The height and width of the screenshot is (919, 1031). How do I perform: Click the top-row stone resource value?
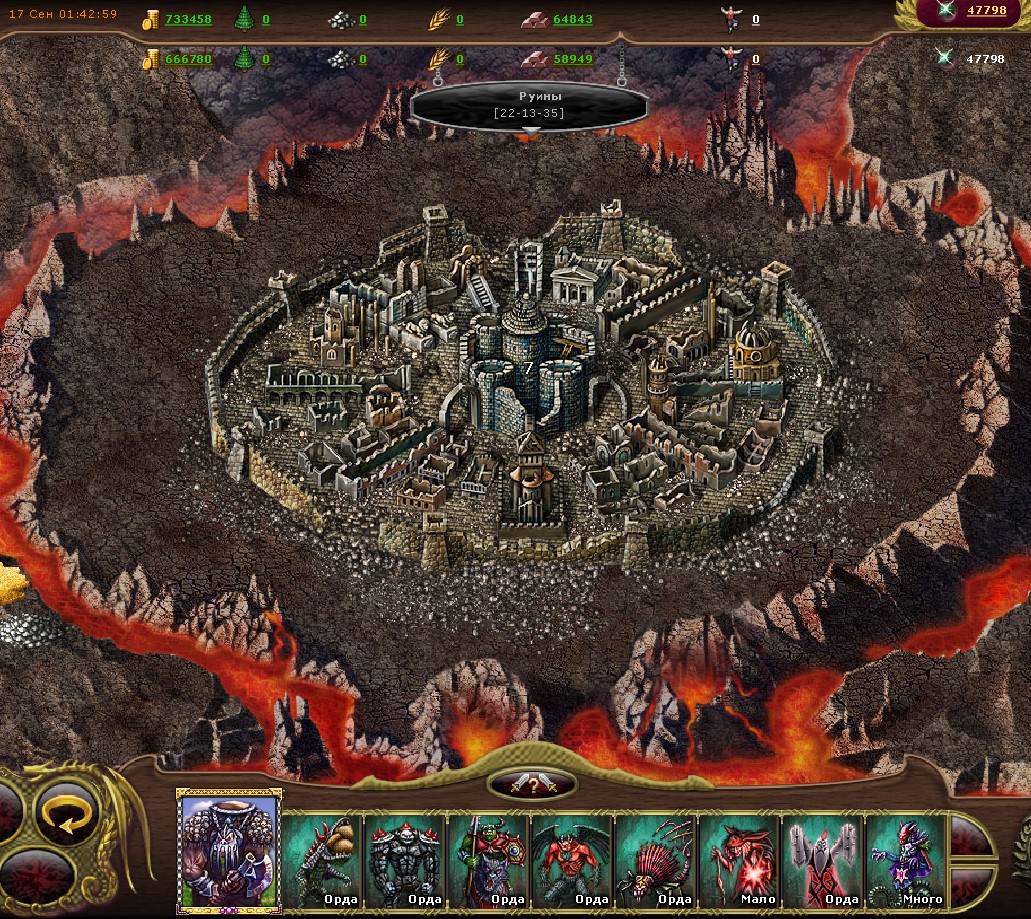pyautogui.click(x=362, y=19)
